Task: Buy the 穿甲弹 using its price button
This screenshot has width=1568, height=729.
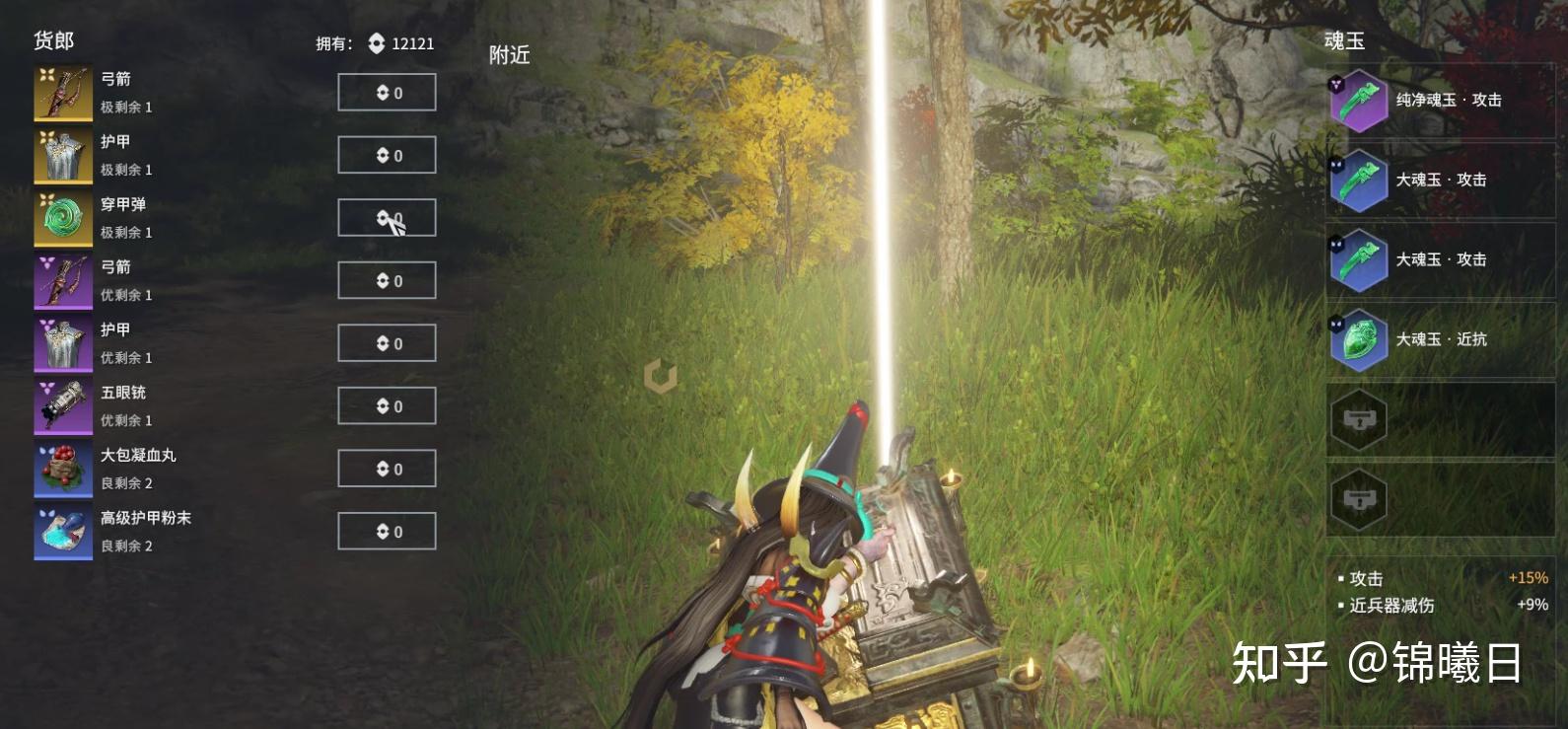Action: [387, 218]
